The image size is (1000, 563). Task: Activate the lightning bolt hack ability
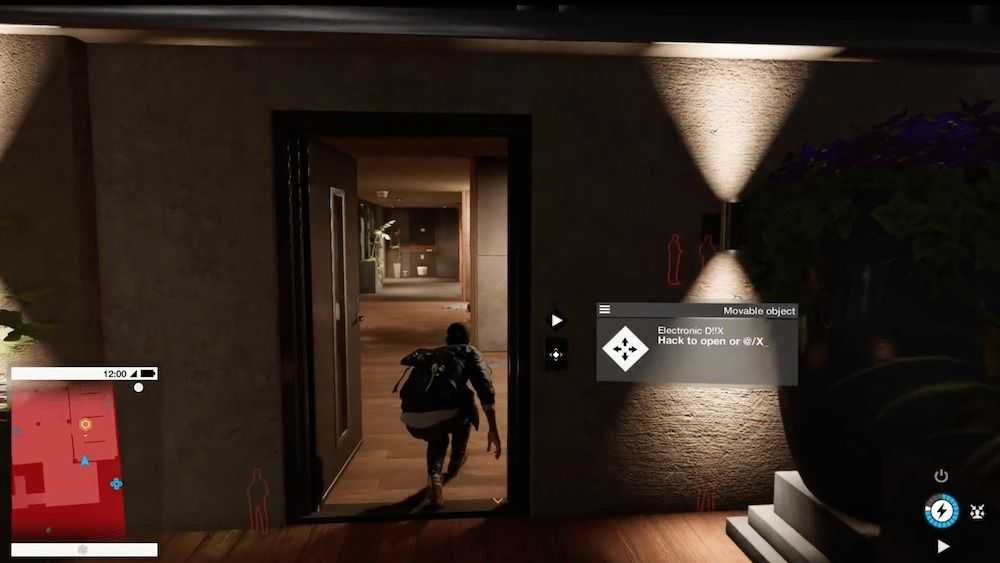point(941,511)
